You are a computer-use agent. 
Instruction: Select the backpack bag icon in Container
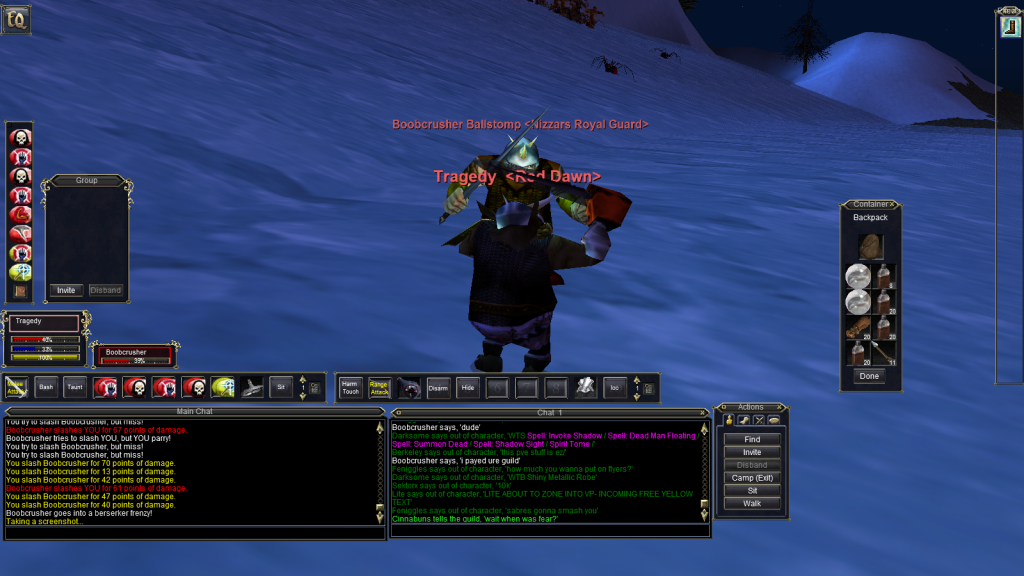870,247
